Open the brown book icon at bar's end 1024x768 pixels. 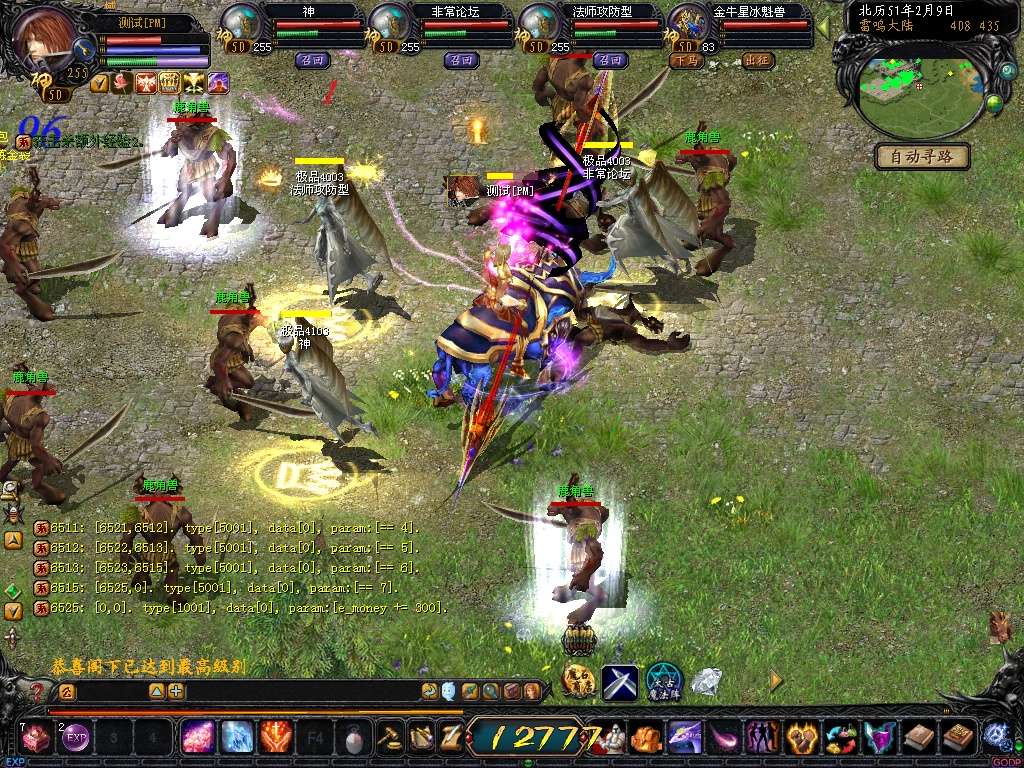(959, 738)
